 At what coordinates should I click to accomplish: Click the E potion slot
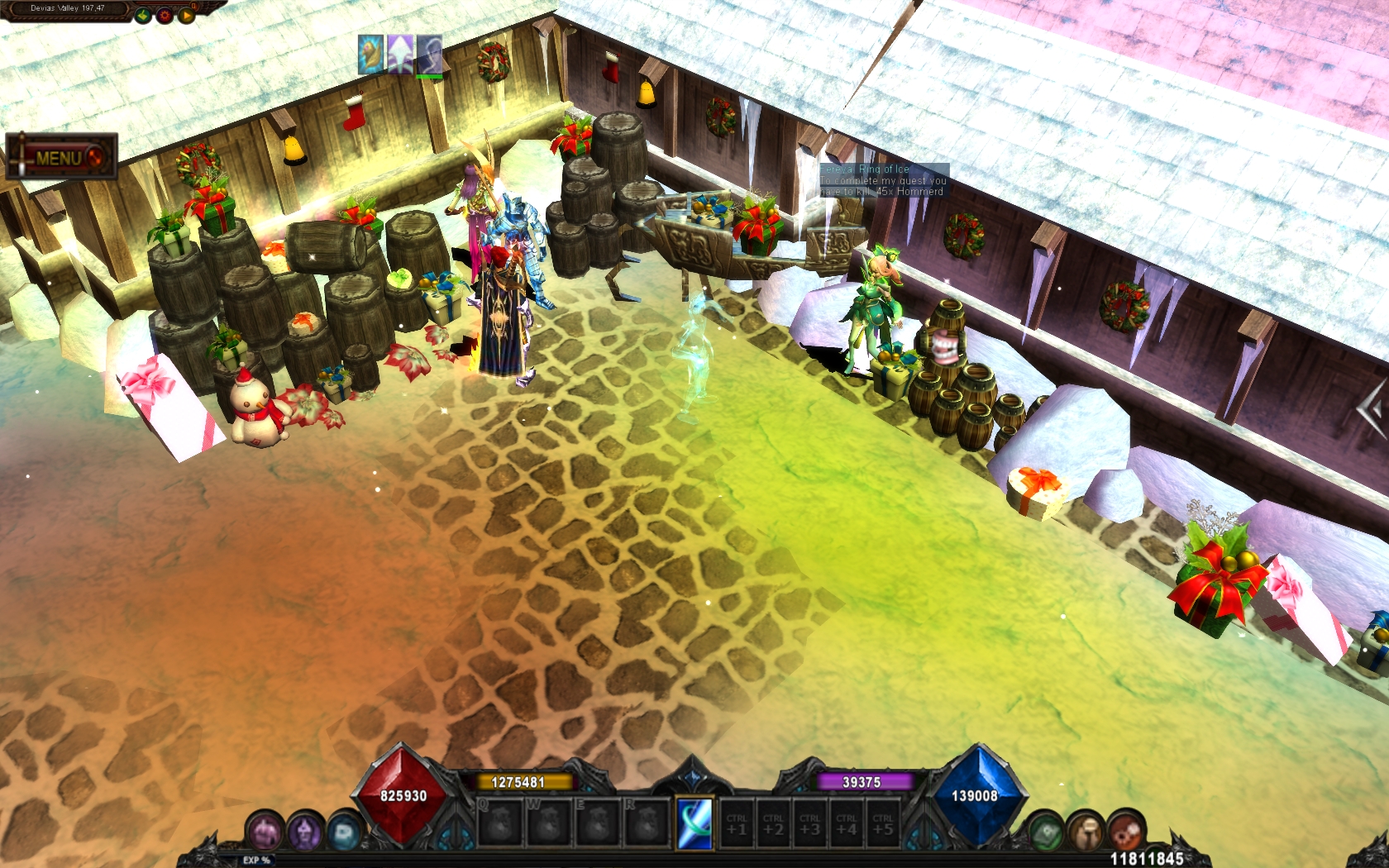pyautogui.click(x=598, y=822)
